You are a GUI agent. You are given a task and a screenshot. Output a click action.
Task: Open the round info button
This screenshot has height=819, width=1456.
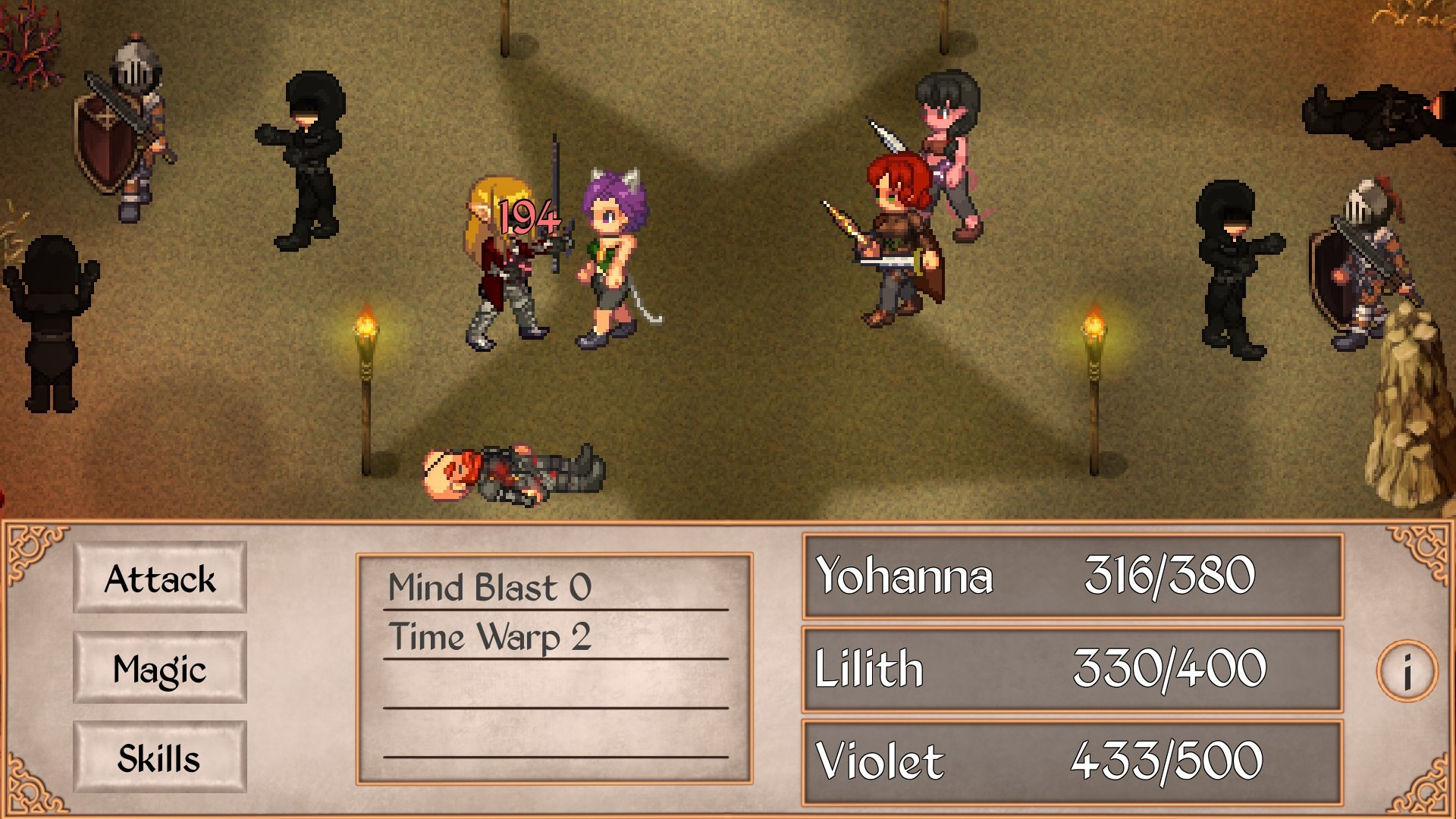coord(1407,671)
